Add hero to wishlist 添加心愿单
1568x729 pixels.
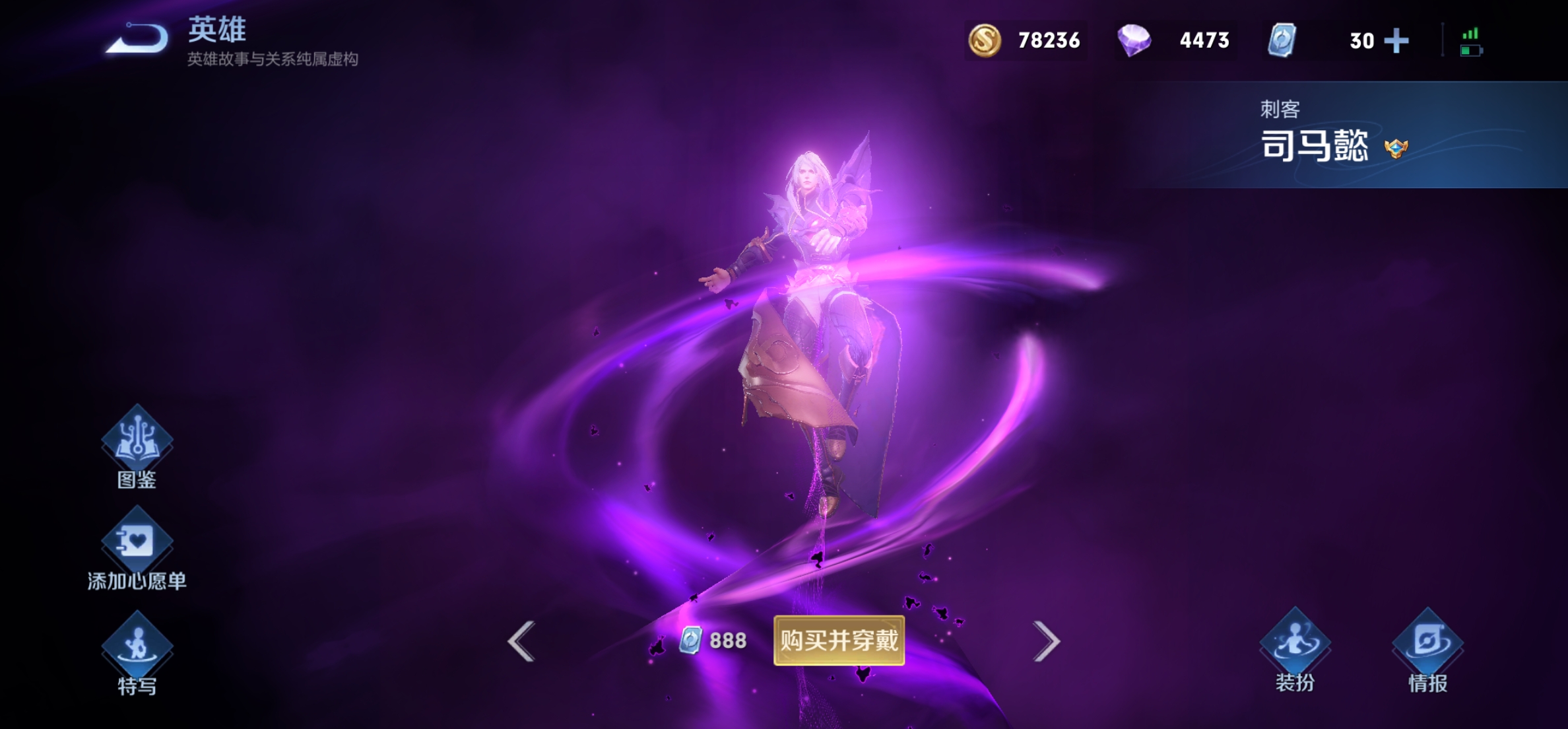tap(137, 543)
